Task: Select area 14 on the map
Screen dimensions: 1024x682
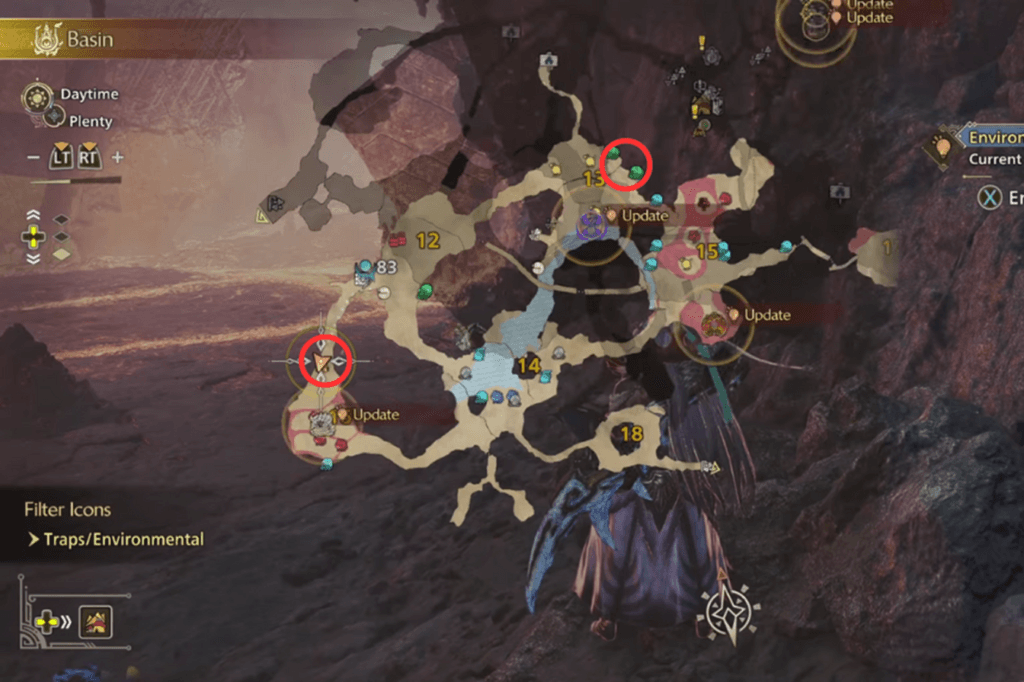Action: (x=528, y=366)
